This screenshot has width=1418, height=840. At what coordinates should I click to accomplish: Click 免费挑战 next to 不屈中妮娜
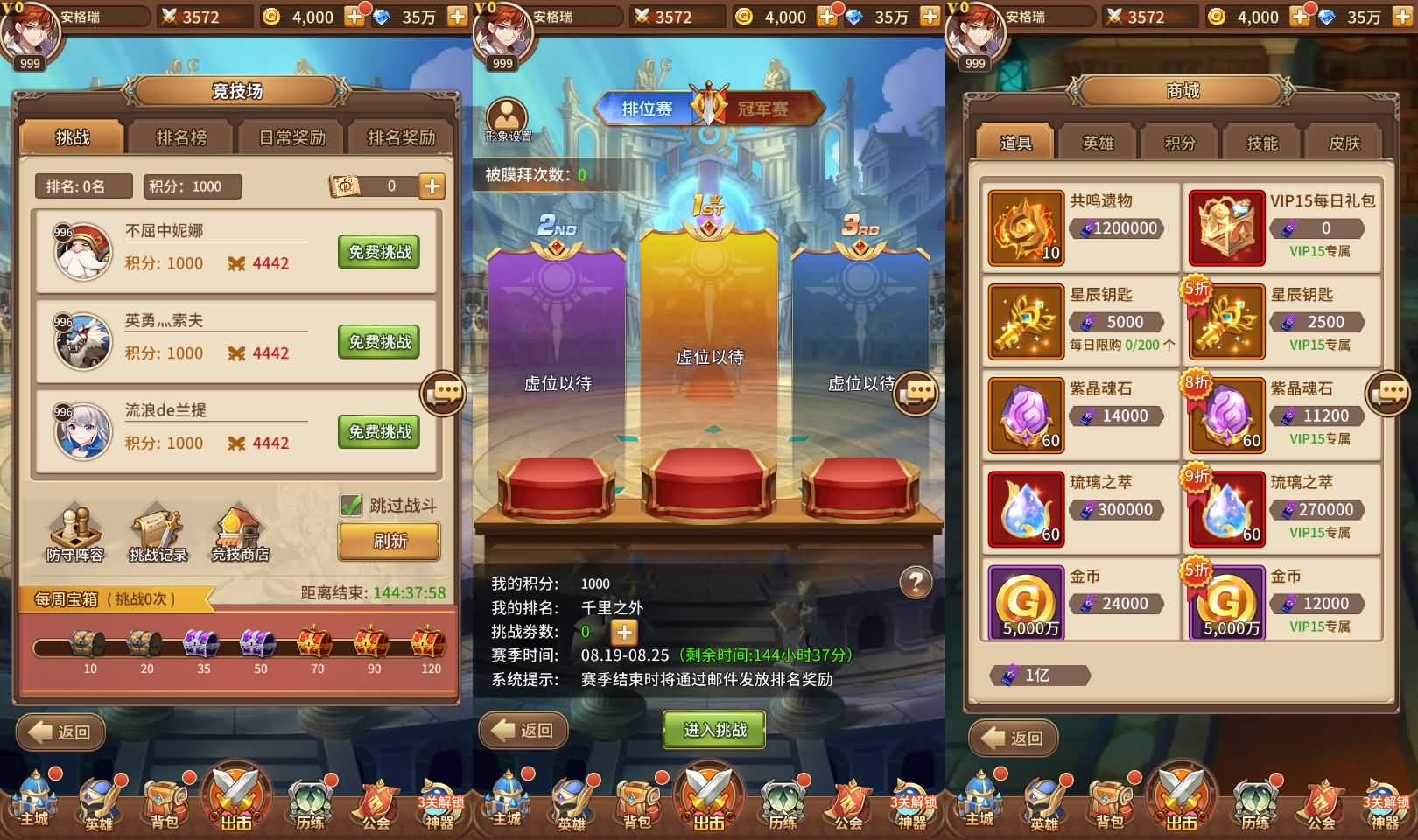click(378, 252)
